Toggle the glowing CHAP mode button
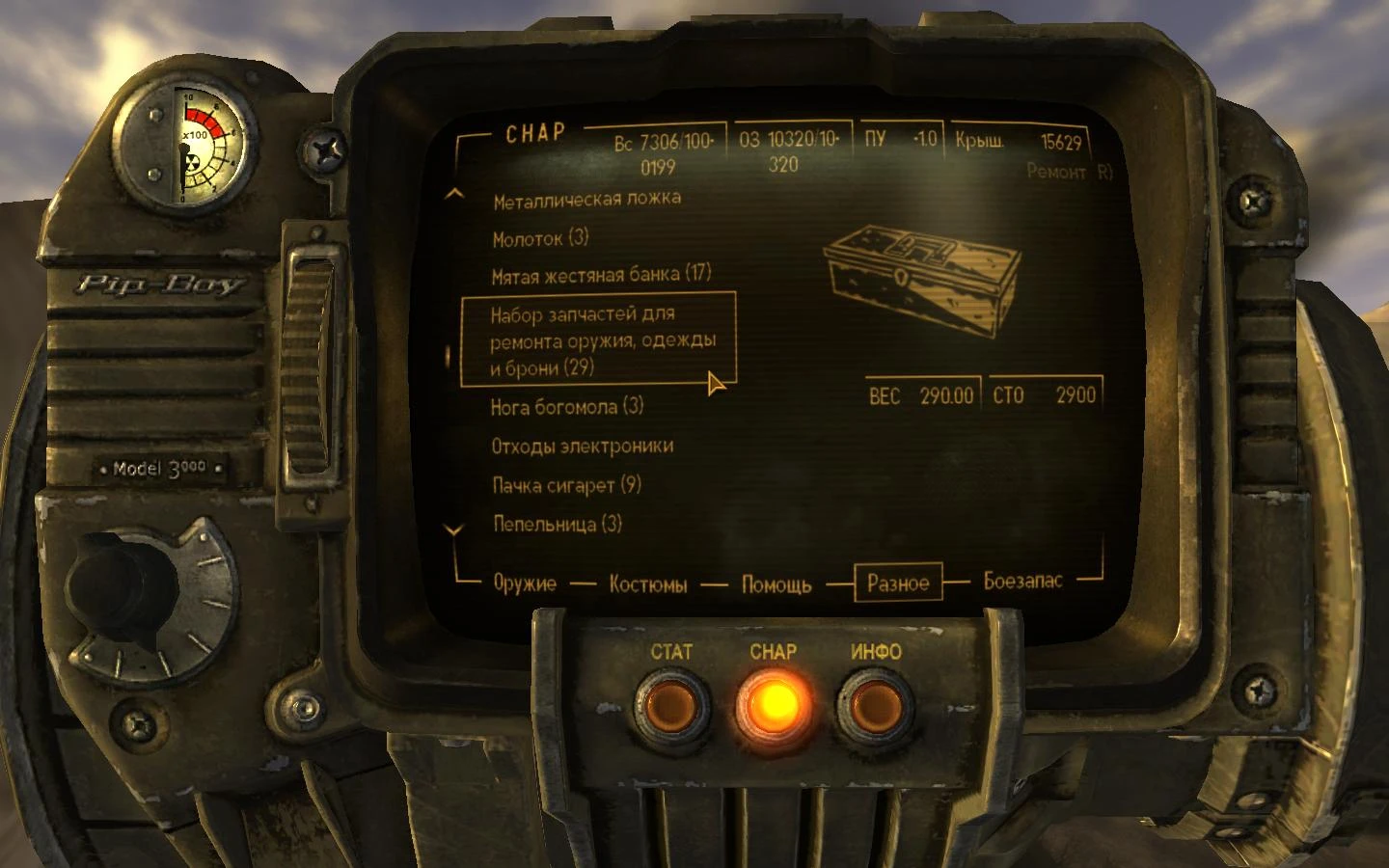1389x868 pixels. click(x=776, y=706)
